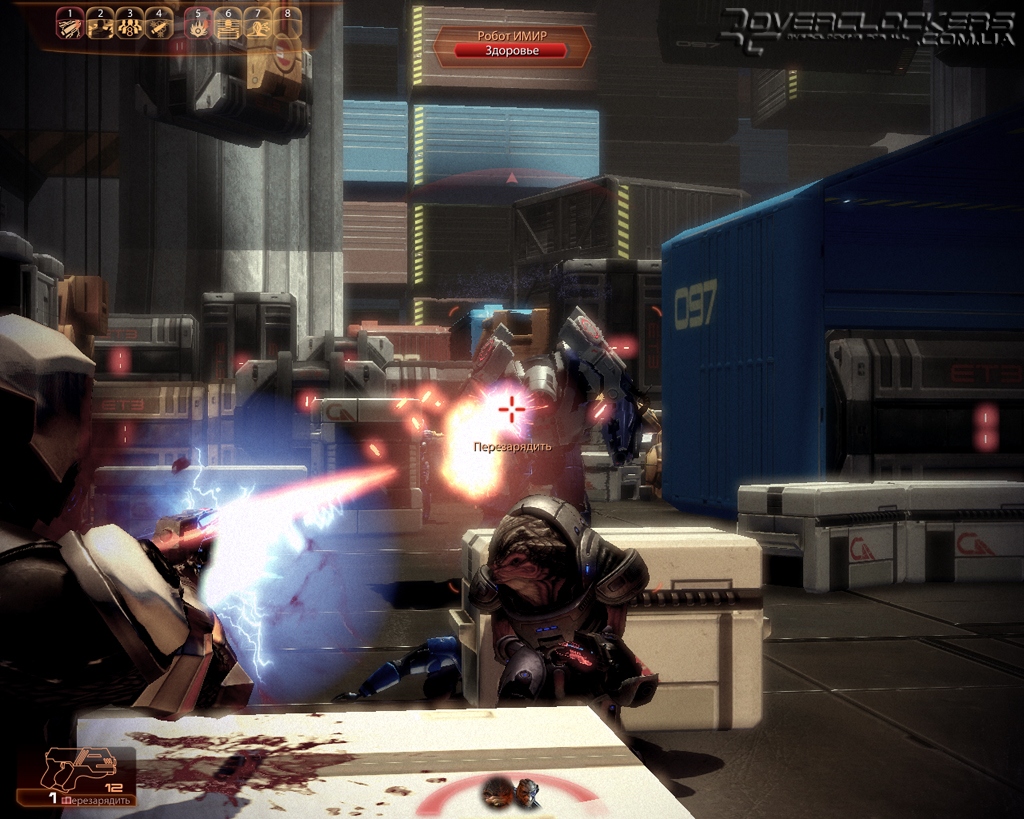The width and height of the screenshot is (1024, 819).
Task: Trigger the three-figure squad power in slot 3
Action: point(129,27)
